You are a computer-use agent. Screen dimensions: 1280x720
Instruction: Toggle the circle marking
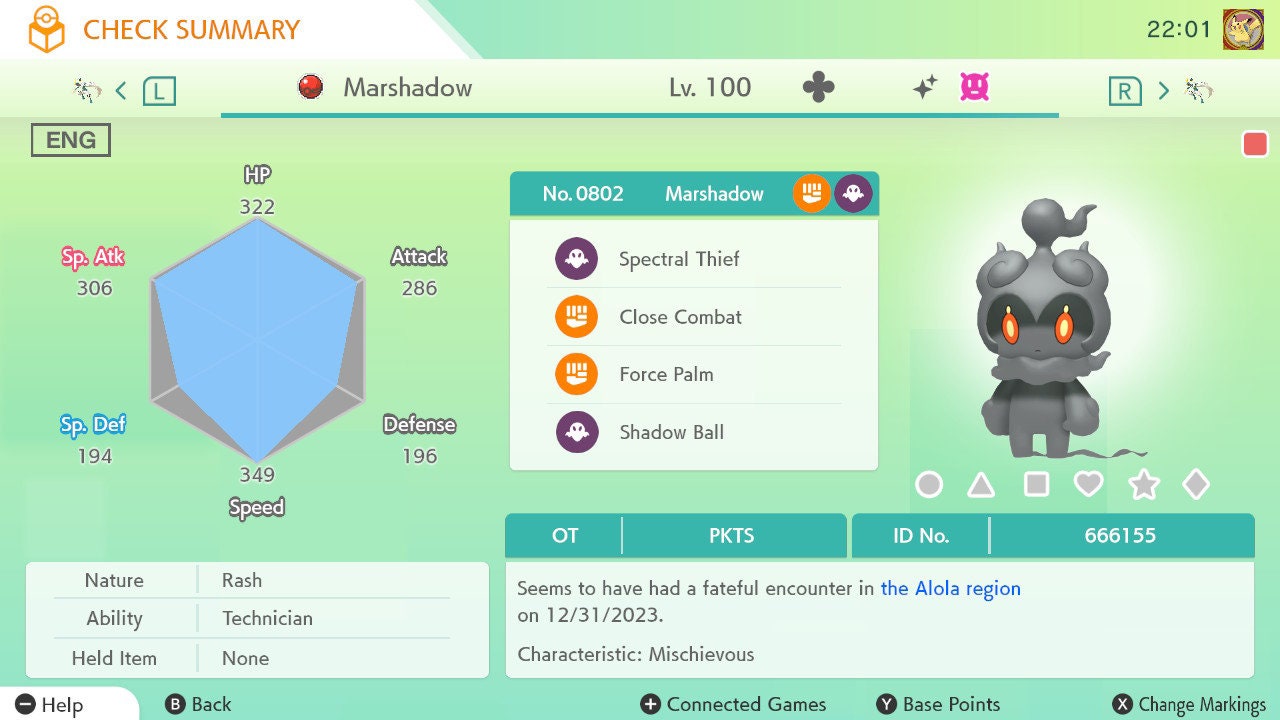coord(929,485)
